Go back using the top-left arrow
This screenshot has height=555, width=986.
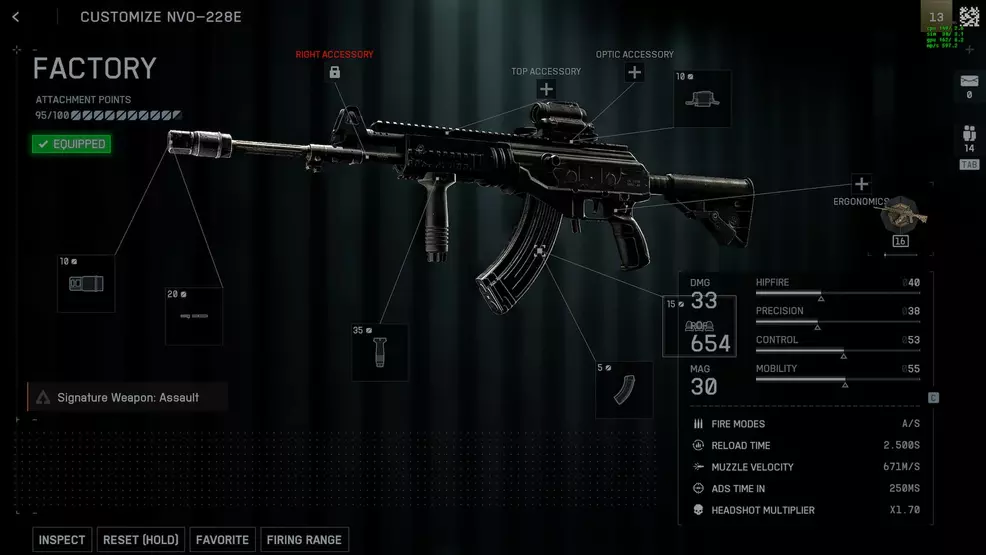[16, 17]
